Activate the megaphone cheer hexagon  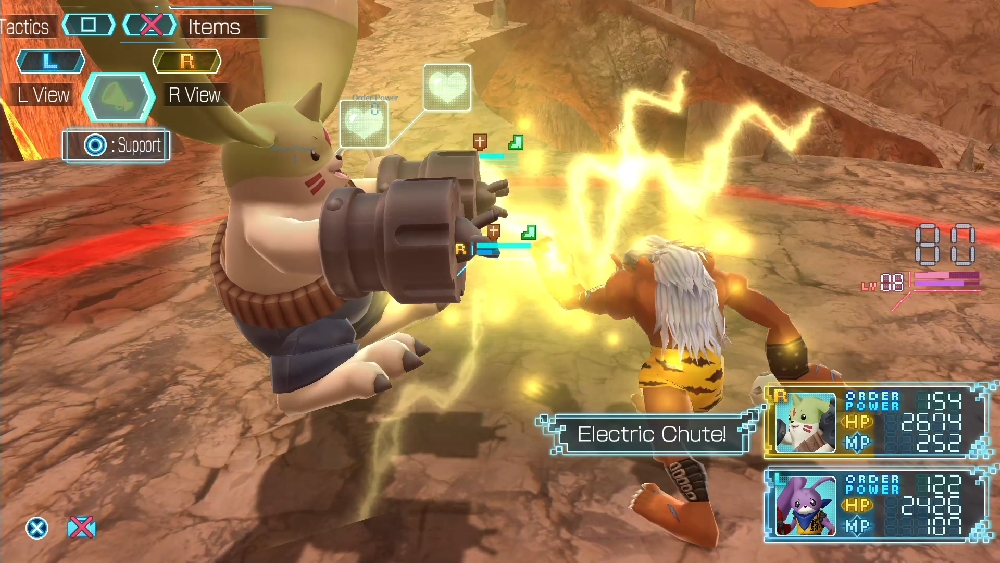point(119,96)
